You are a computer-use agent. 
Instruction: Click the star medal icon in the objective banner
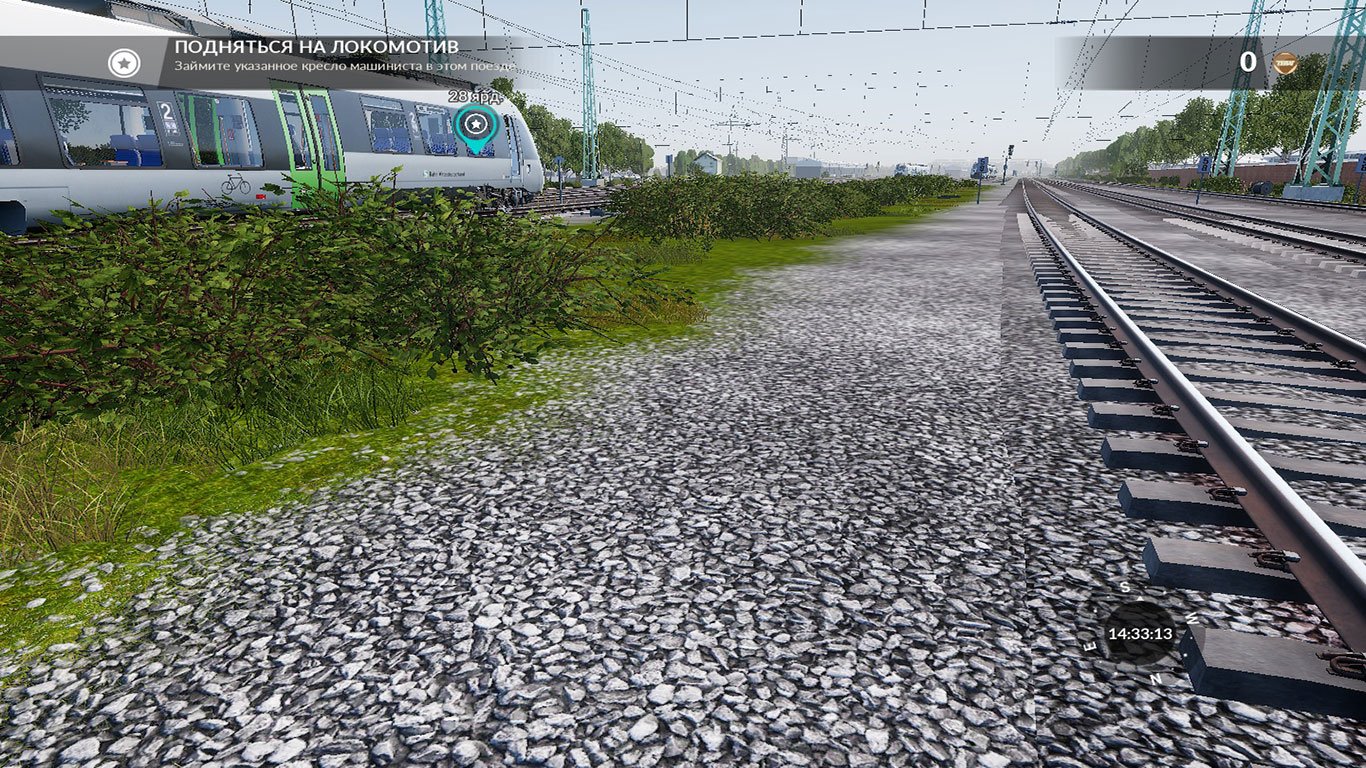(122, 65)
